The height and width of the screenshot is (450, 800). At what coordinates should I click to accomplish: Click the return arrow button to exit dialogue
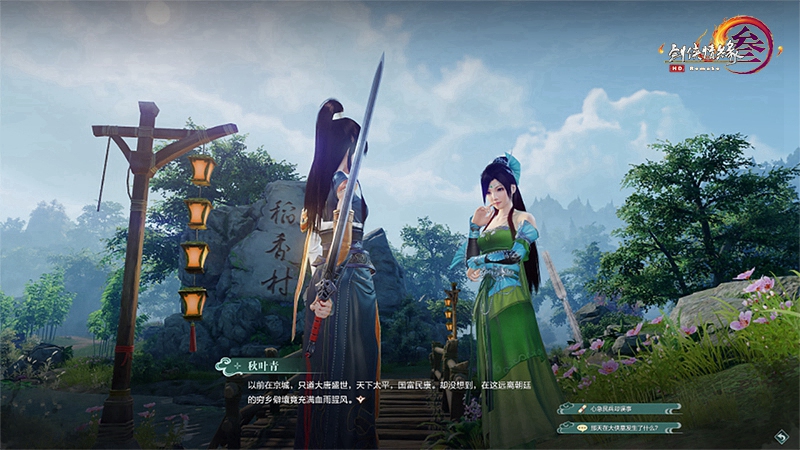coord(780,436)
